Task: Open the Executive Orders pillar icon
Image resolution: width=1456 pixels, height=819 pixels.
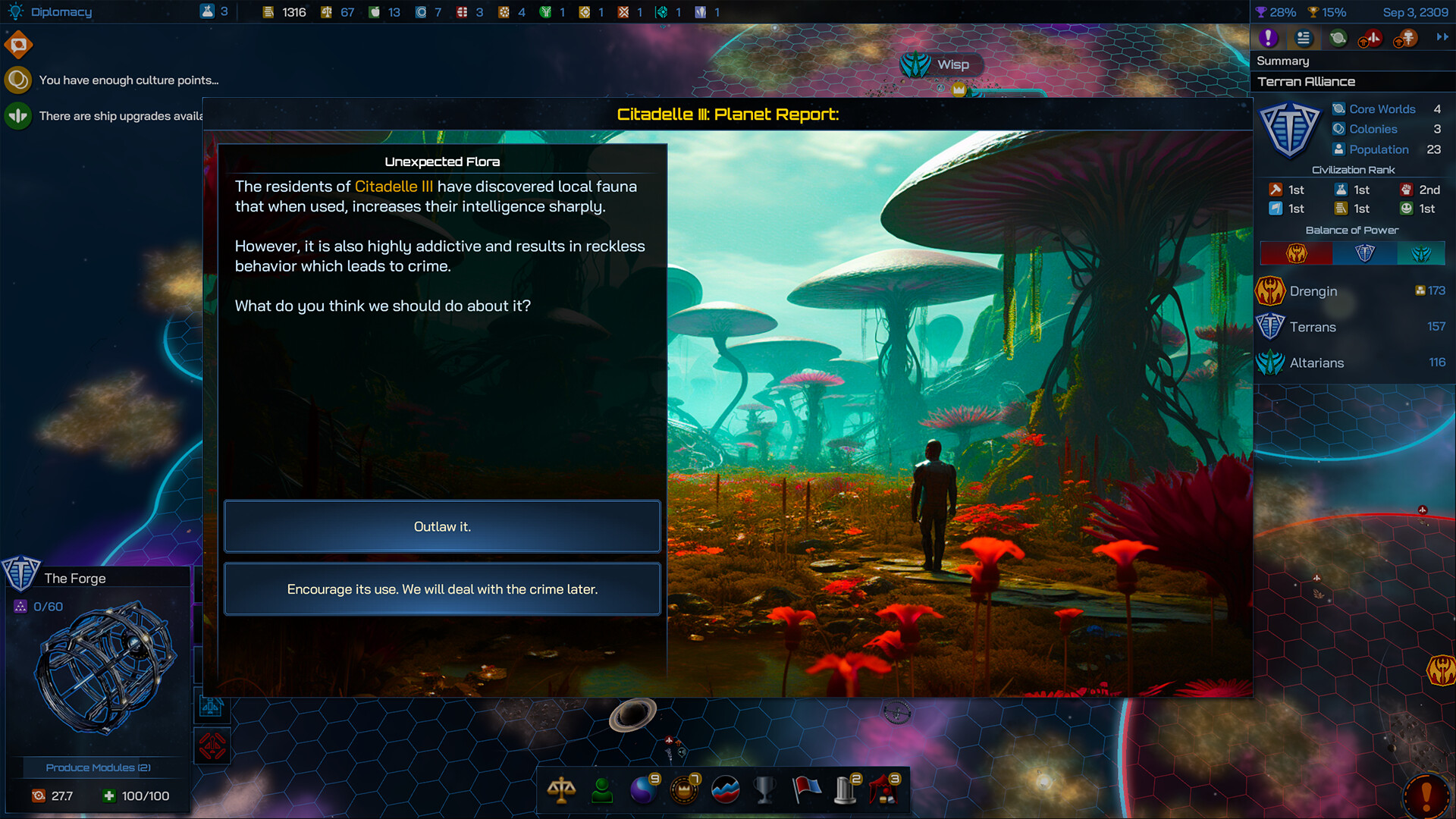Action: point(844,790)
